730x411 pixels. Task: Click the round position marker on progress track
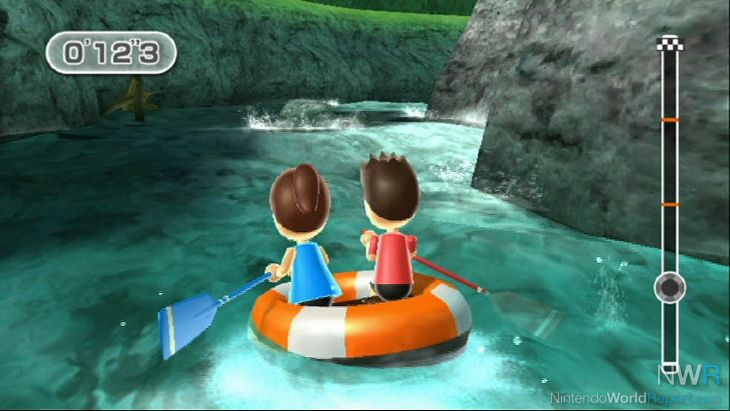tap(669, 289)
